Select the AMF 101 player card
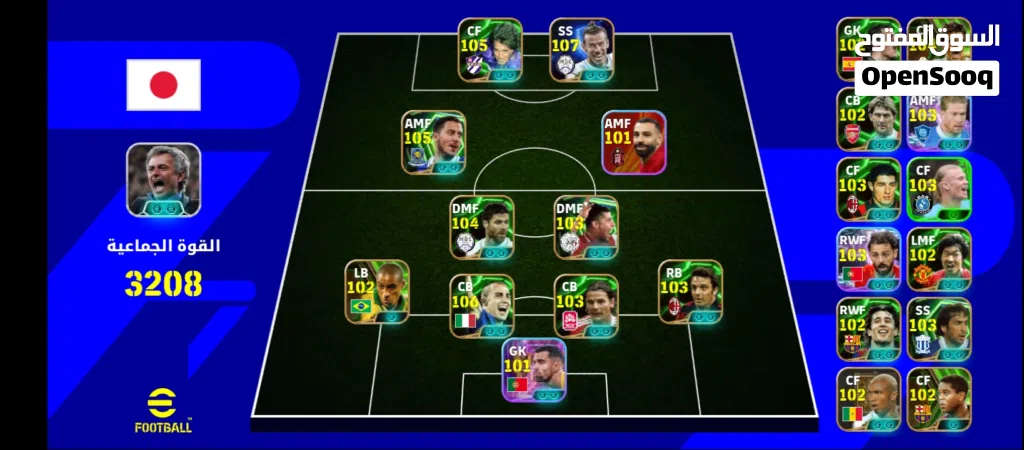This screenshot has width=1024, height=450. click(x=634, y=142)
